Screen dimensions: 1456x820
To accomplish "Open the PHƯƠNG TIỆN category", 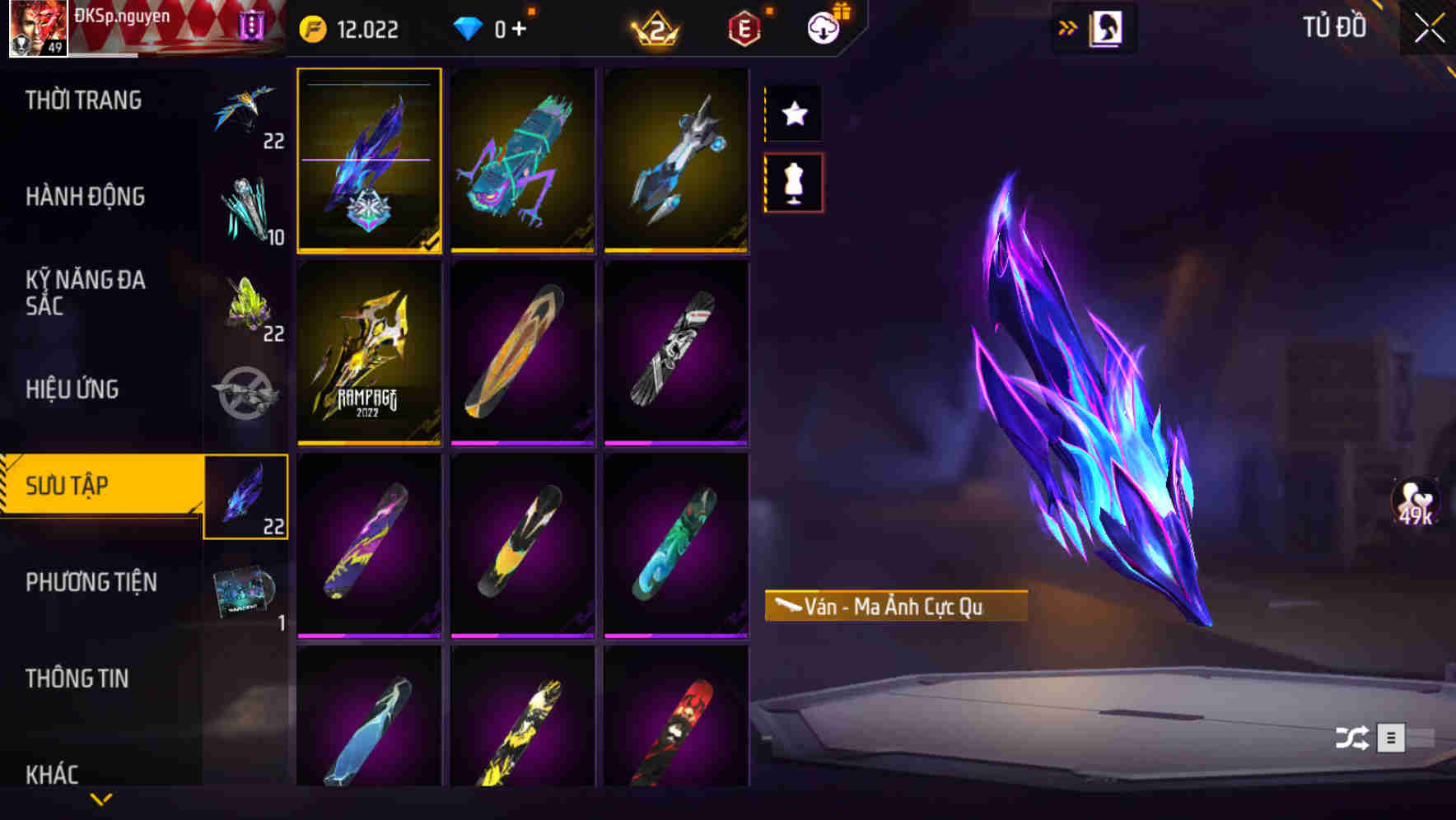I will [x=91, y=582].
